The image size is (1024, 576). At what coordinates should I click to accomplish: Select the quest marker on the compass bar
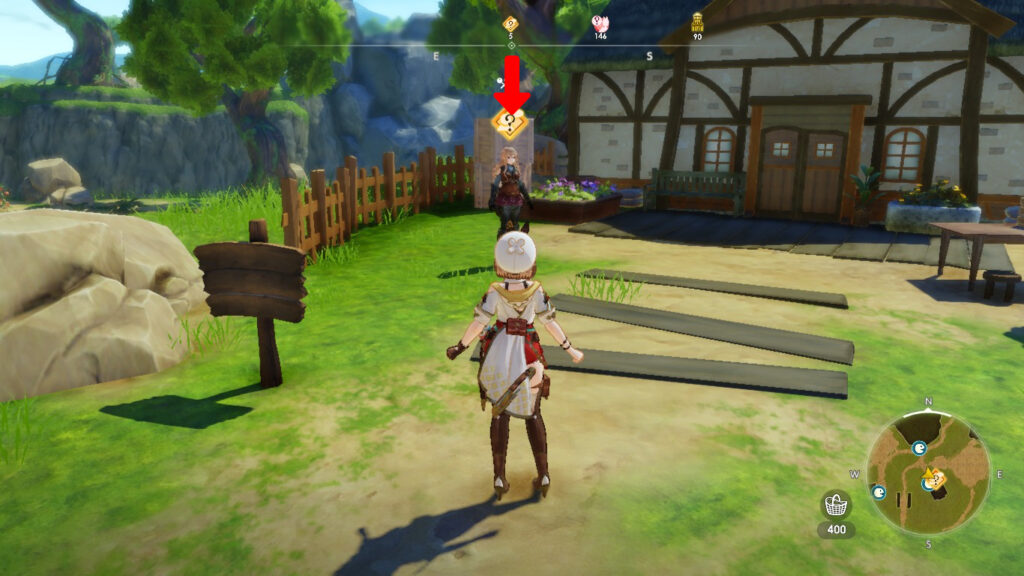pos(510,24)
